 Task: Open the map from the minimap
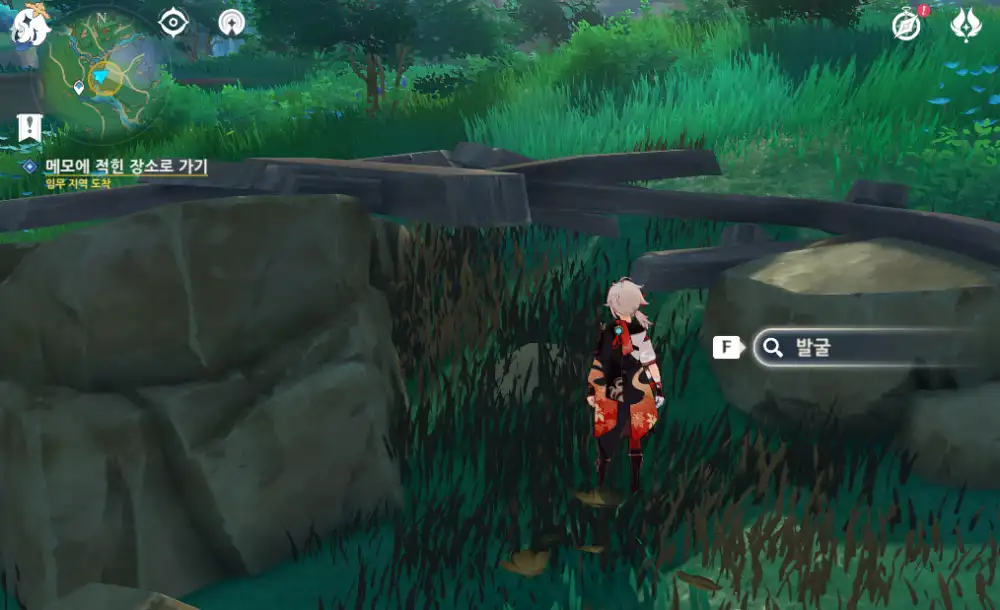(100, 76)
